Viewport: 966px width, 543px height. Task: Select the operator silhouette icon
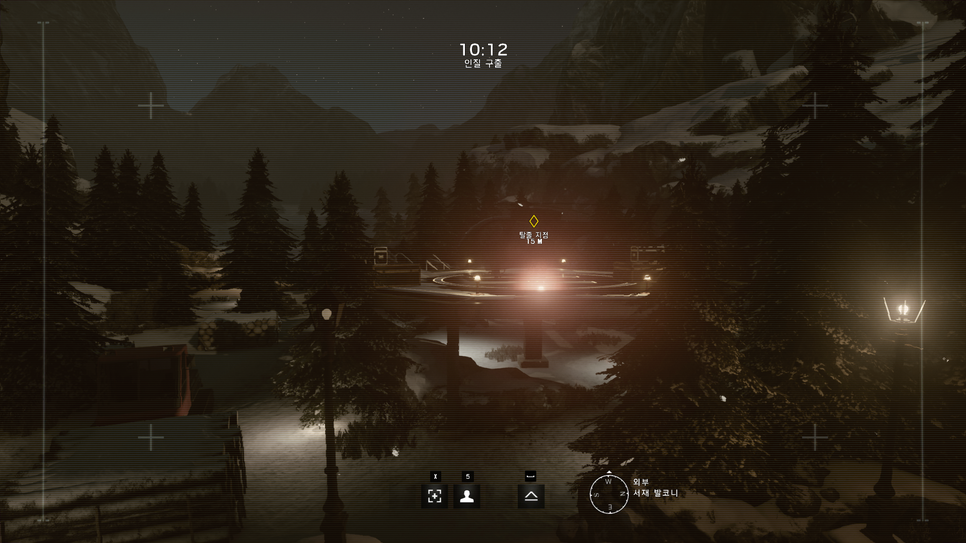466,496
